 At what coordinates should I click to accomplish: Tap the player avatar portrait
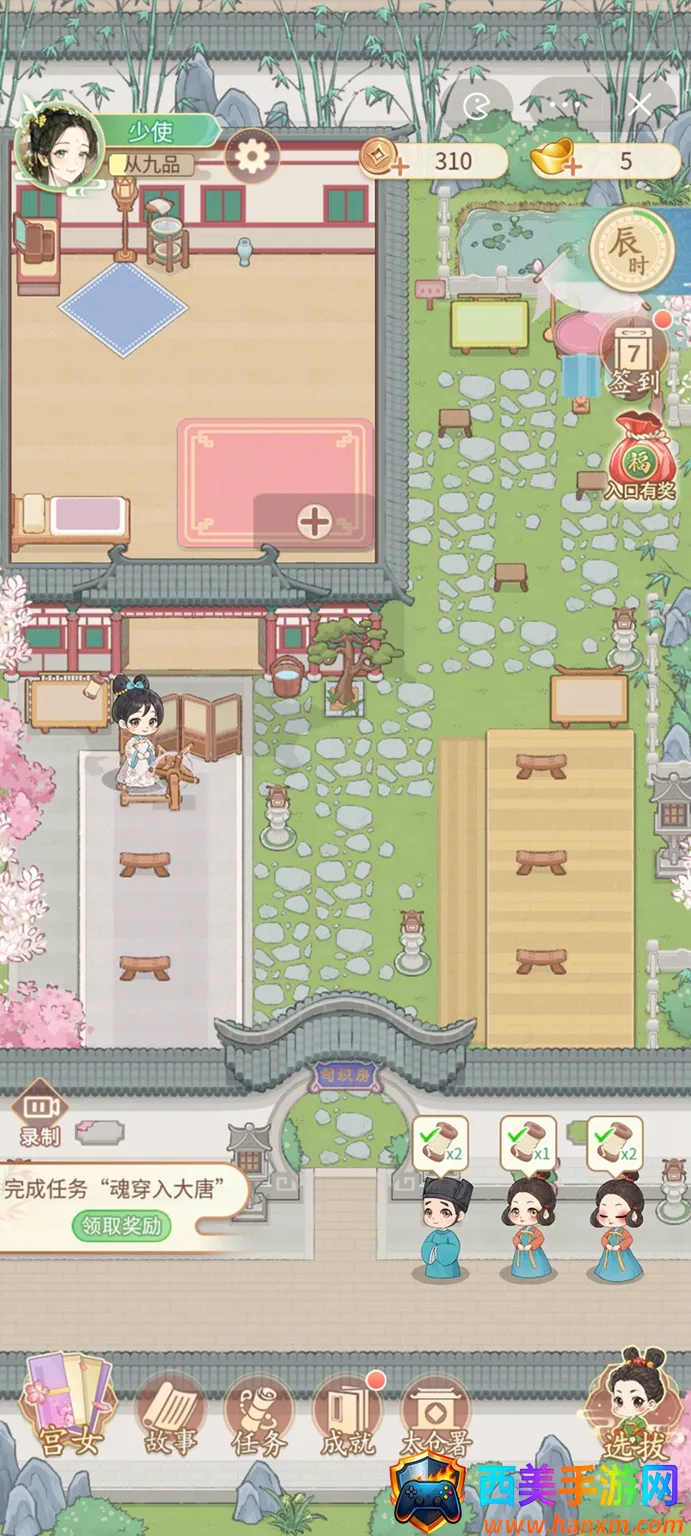pyautogui.click(x=60, y=147)
